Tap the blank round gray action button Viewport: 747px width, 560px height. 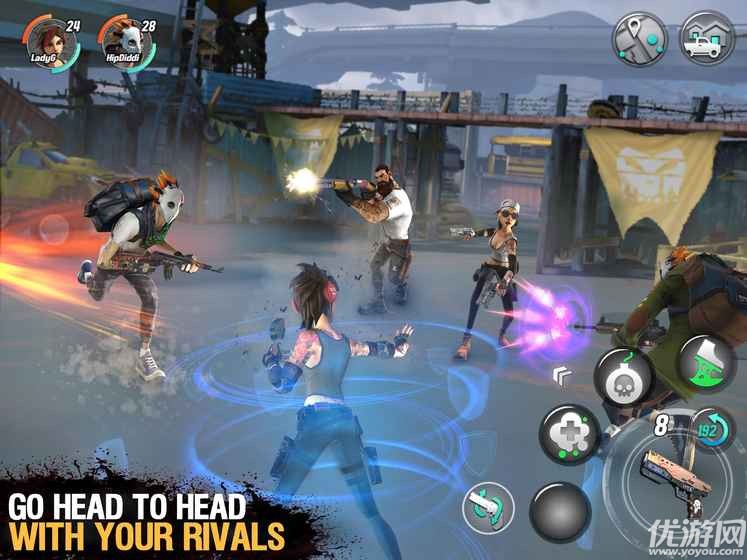click(559, 510)
